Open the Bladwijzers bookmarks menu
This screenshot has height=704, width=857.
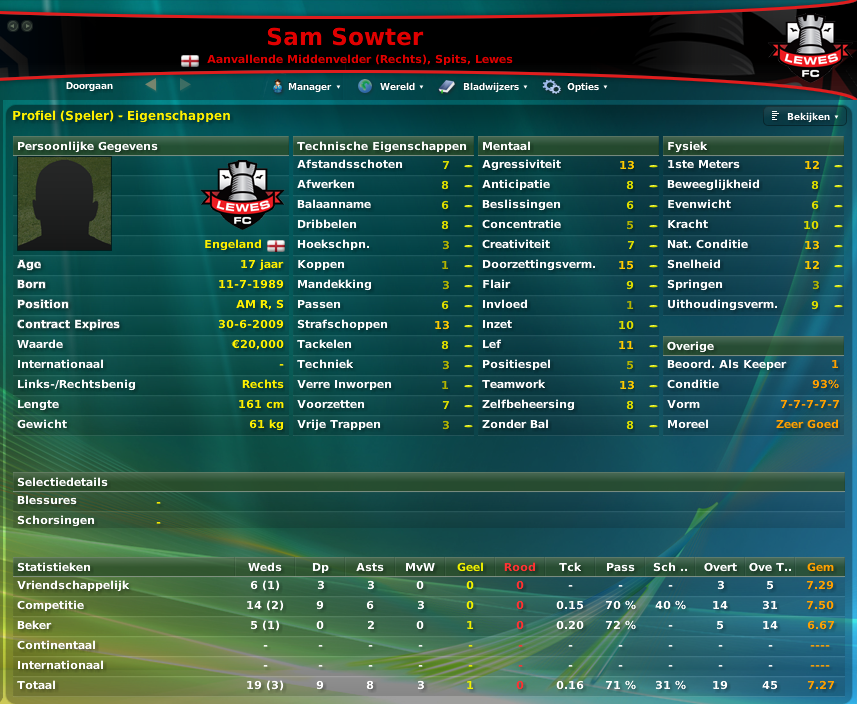point(483,87)
